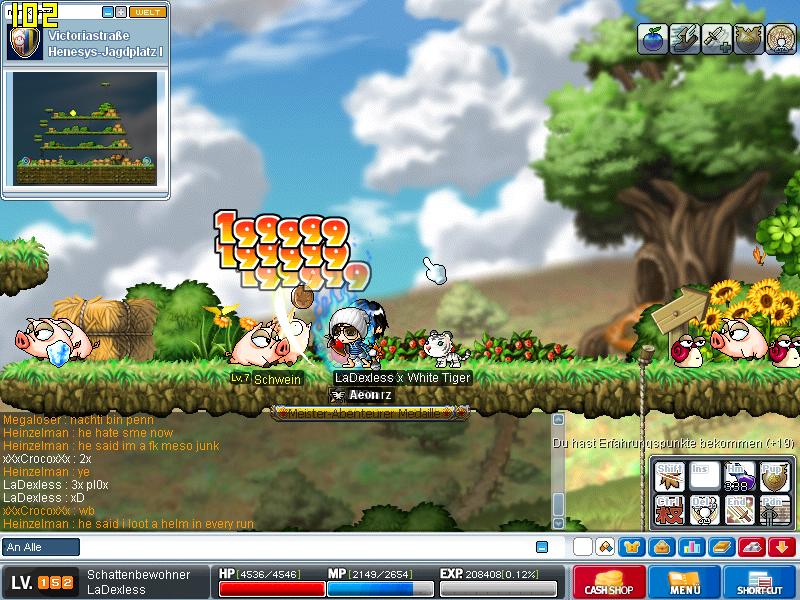The width and height of the screenshot is (800, 600).
Task: Open the skill book icon
Action: pos(720,547)
